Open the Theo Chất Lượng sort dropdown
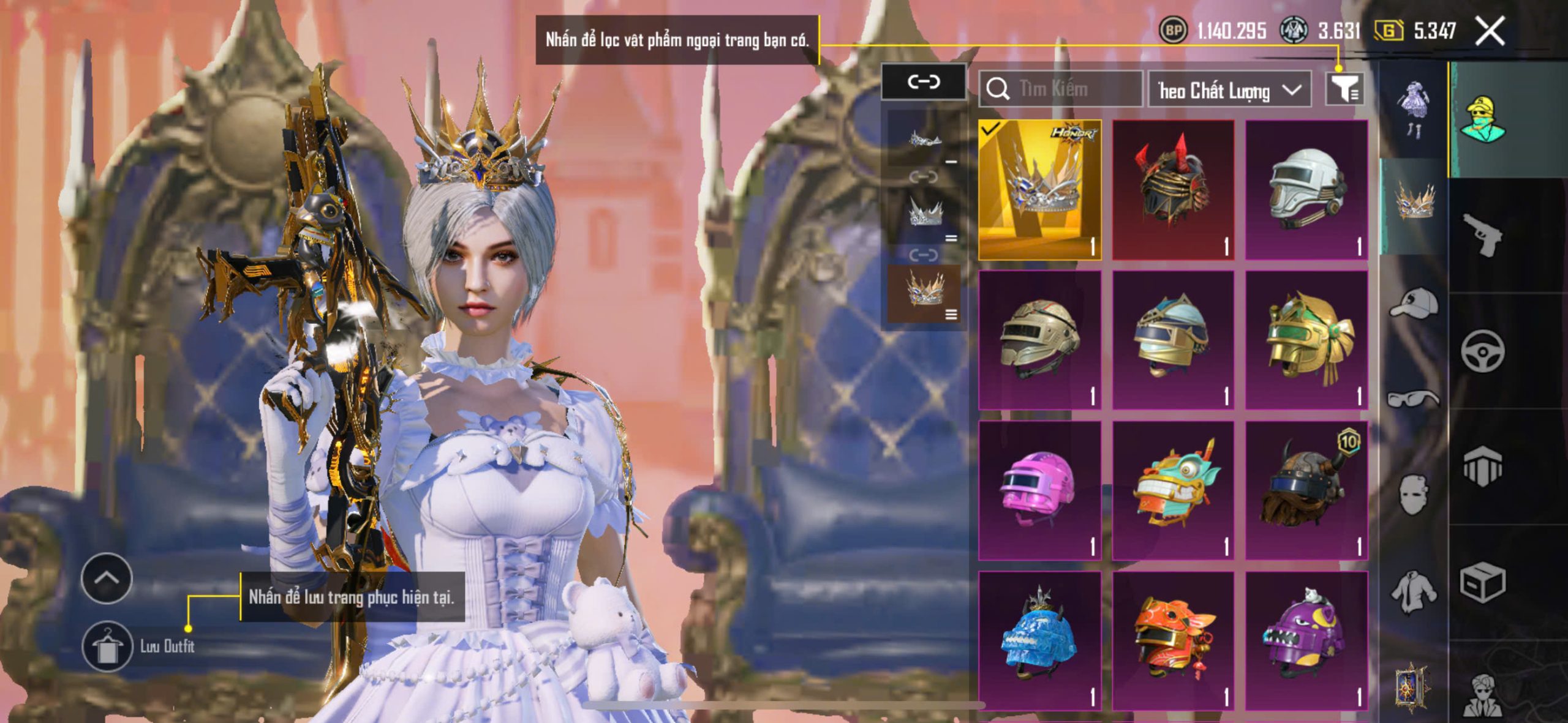This screenshot has height=723, width=1568. [1229, 90]
